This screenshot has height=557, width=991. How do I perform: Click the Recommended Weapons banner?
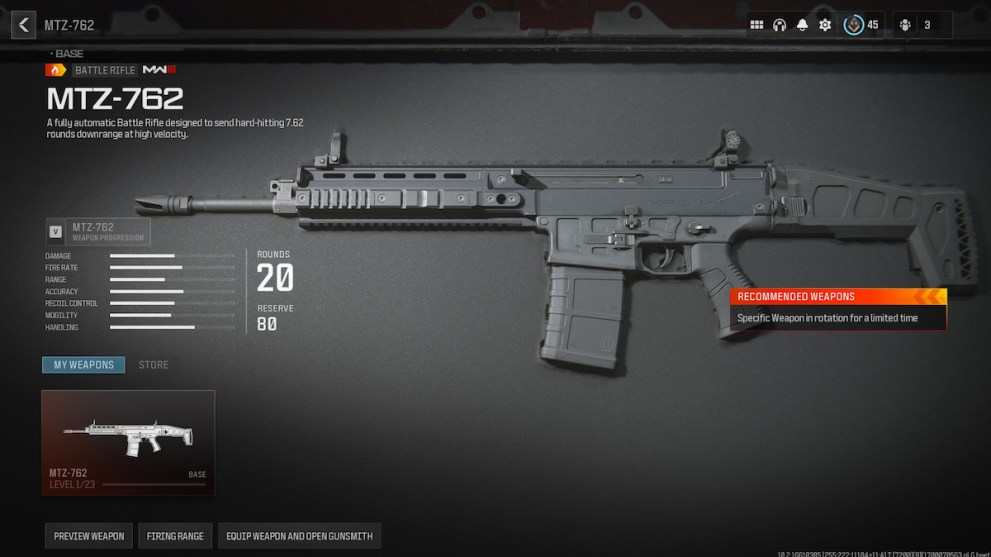tap(838, 297)
